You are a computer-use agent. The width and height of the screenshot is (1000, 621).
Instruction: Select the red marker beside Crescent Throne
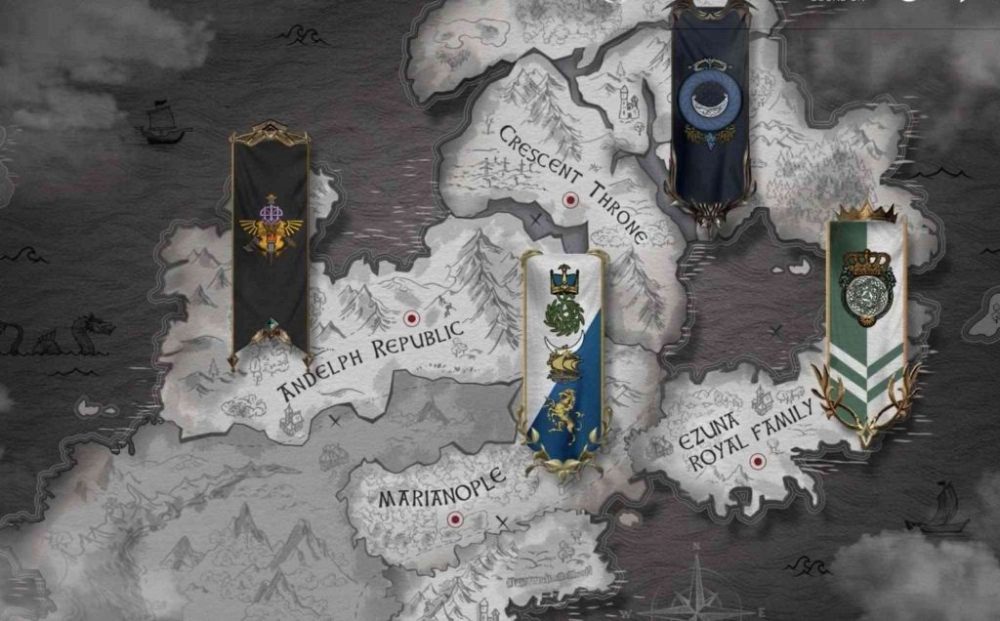tap(571, 200)
